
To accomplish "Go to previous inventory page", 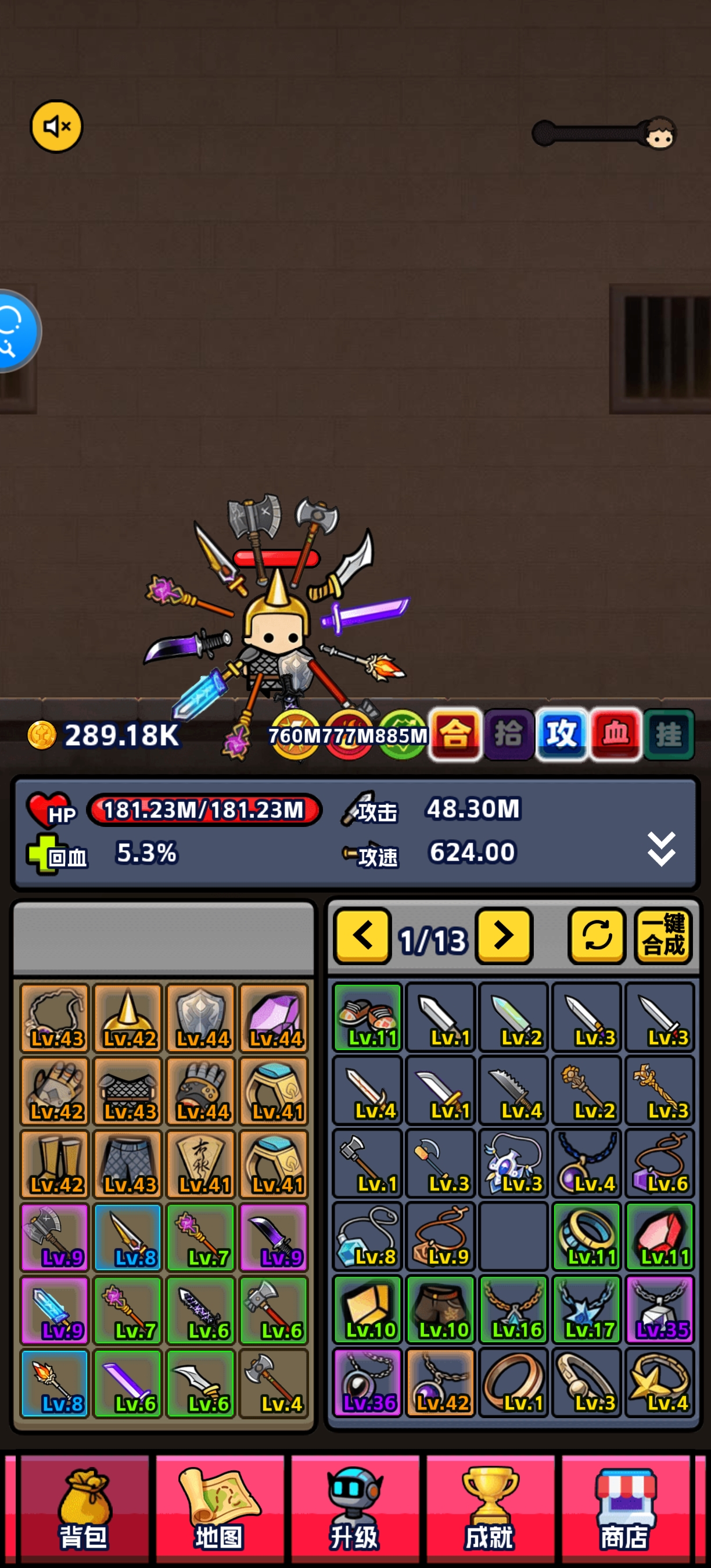I will (x=362, y=936).
